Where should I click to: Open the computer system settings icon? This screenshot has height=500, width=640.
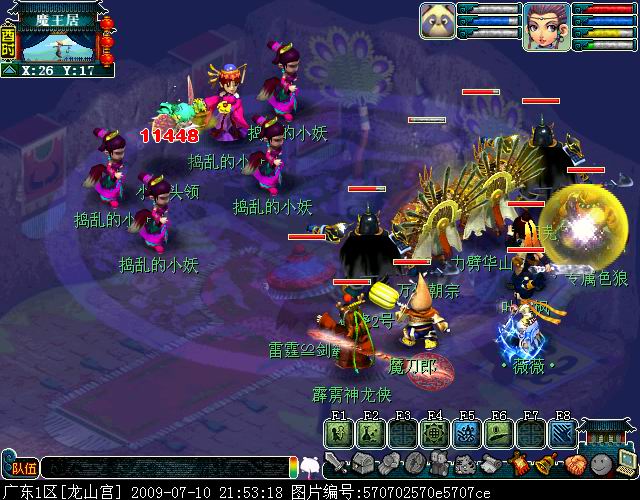pos(626,464)
